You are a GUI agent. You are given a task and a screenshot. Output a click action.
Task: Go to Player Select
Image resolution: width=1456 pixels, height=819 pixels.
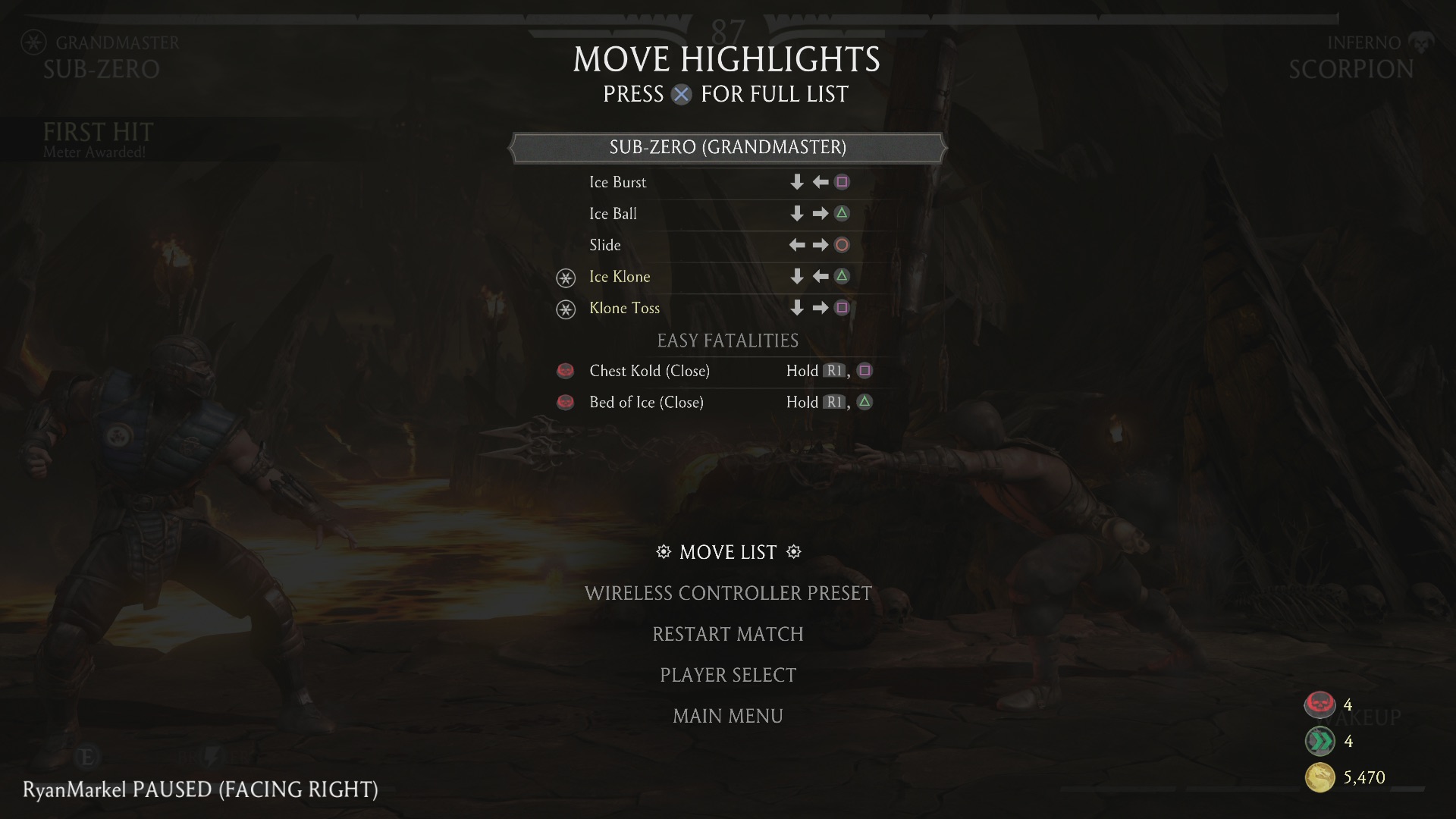coord(728,675)
